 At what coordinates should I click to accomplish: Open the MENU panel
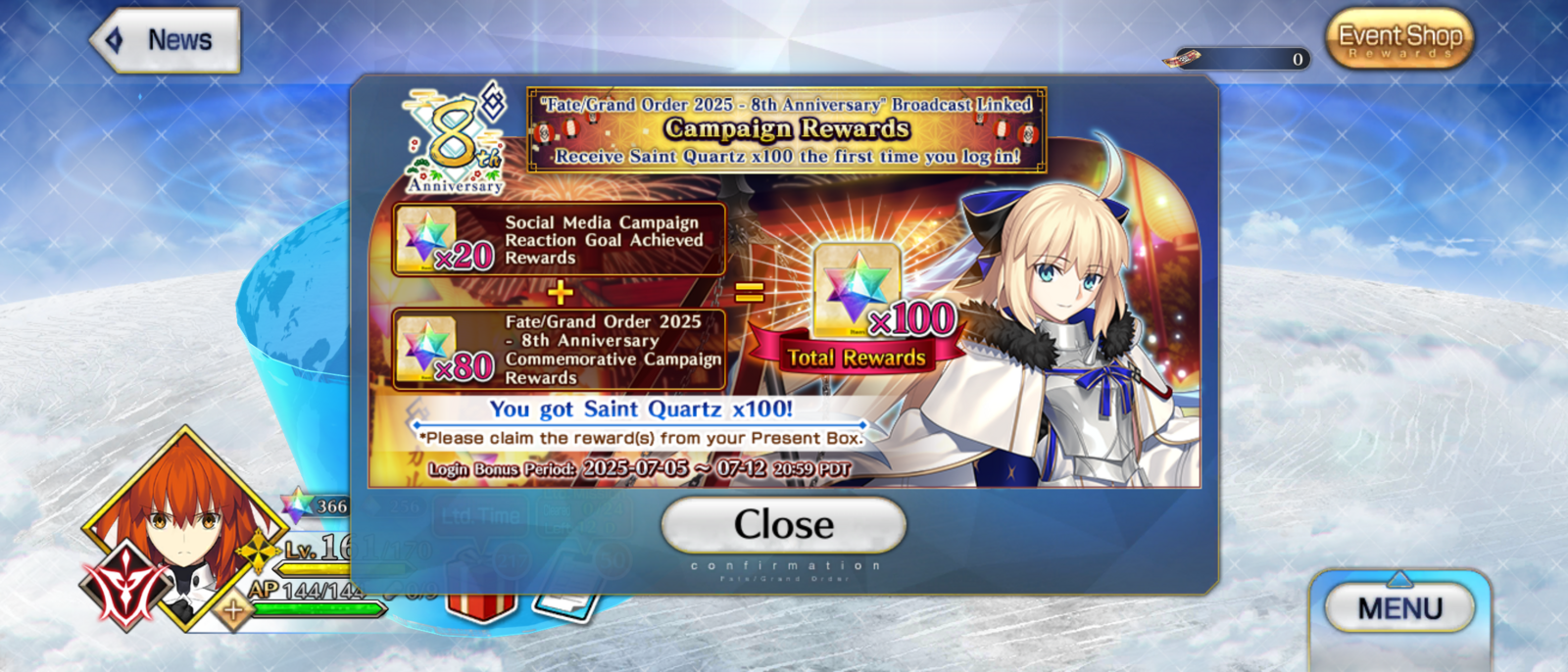click(x=1399, y=608)
